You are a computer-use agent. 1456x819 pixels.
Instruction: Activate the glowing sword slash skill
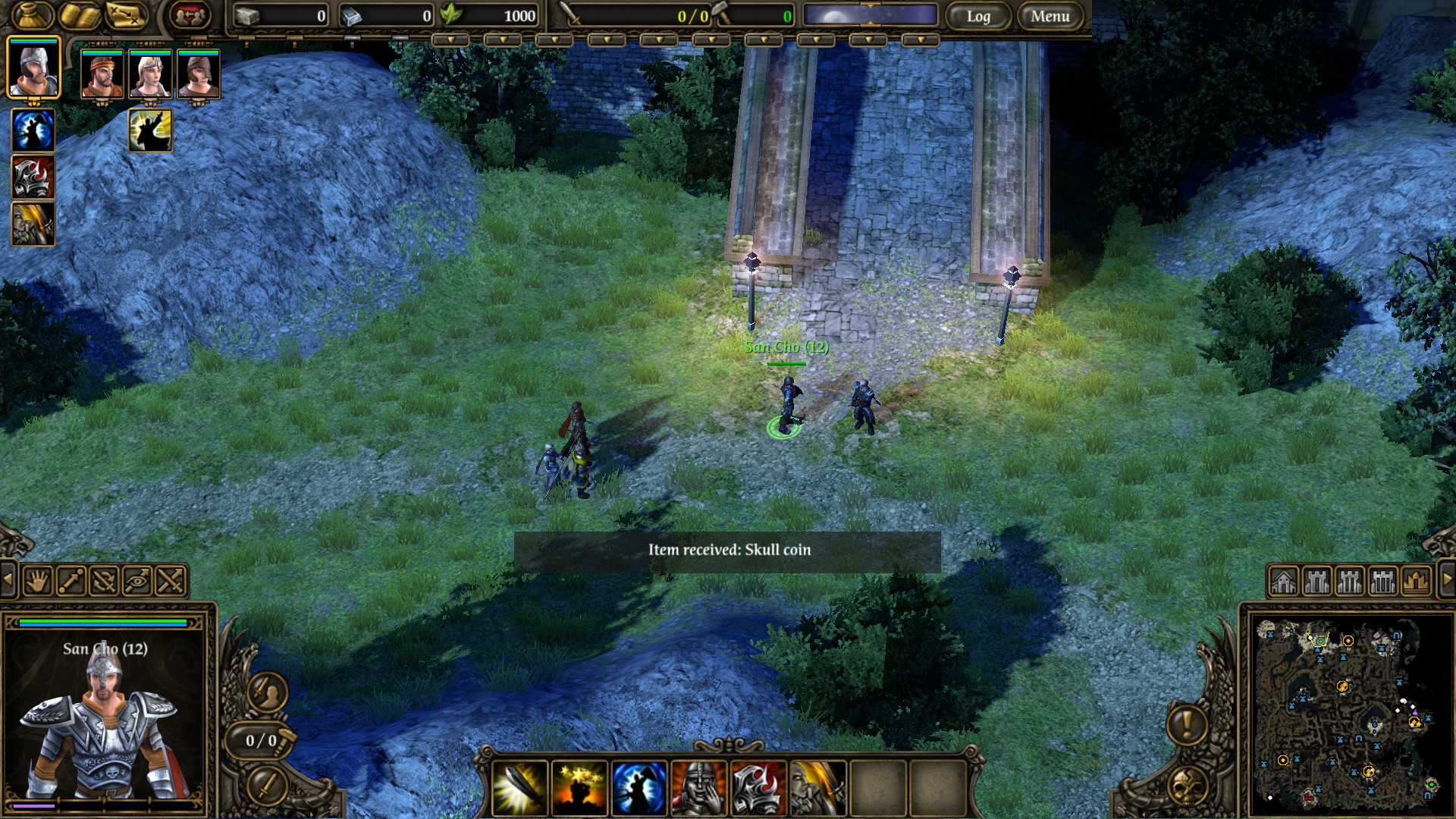(520, 788)
